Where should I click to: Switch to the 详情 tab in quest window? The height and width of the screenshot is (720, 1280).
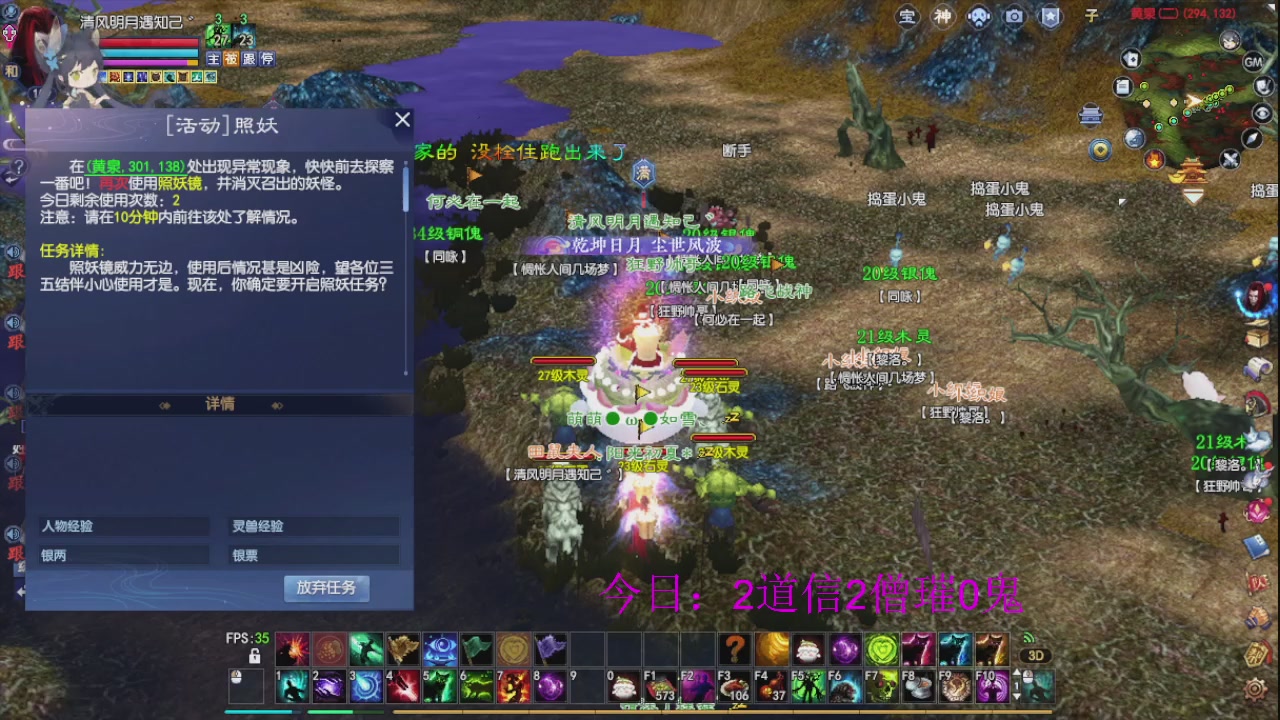coord(220,404)
